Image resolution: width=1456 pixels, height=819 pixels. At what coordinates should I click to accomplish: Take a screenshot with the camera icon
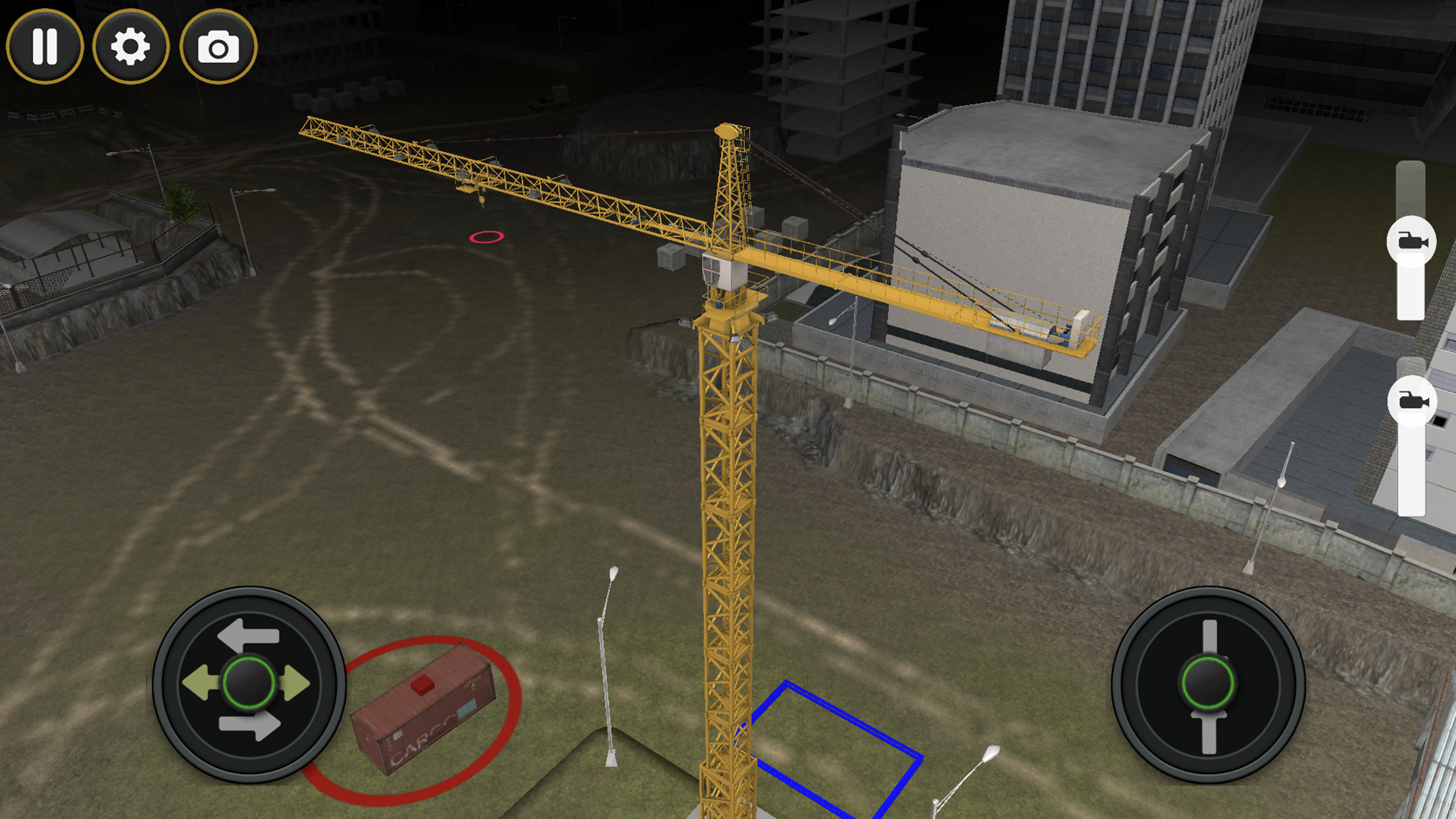(x=218, y=45)
